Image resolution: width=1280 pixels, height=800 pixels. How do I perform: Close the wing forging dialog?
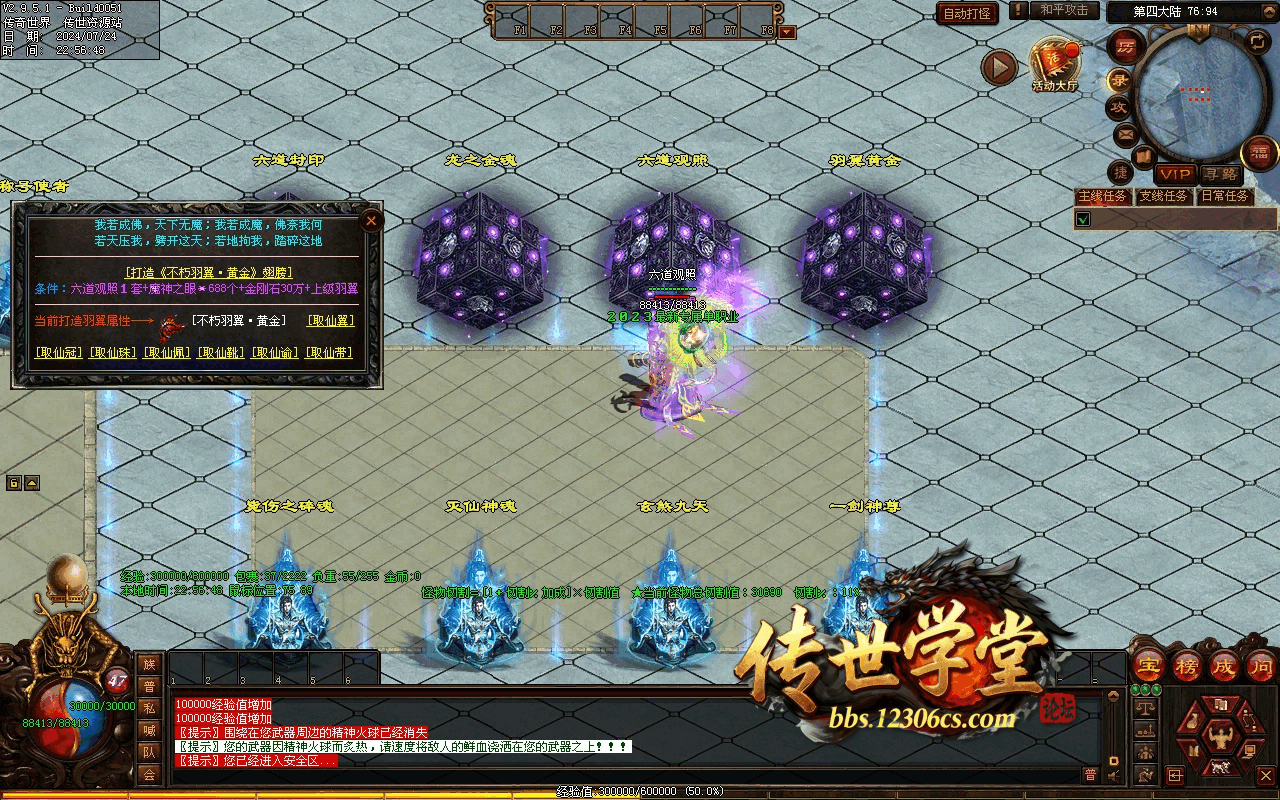(x=371, y=220)
